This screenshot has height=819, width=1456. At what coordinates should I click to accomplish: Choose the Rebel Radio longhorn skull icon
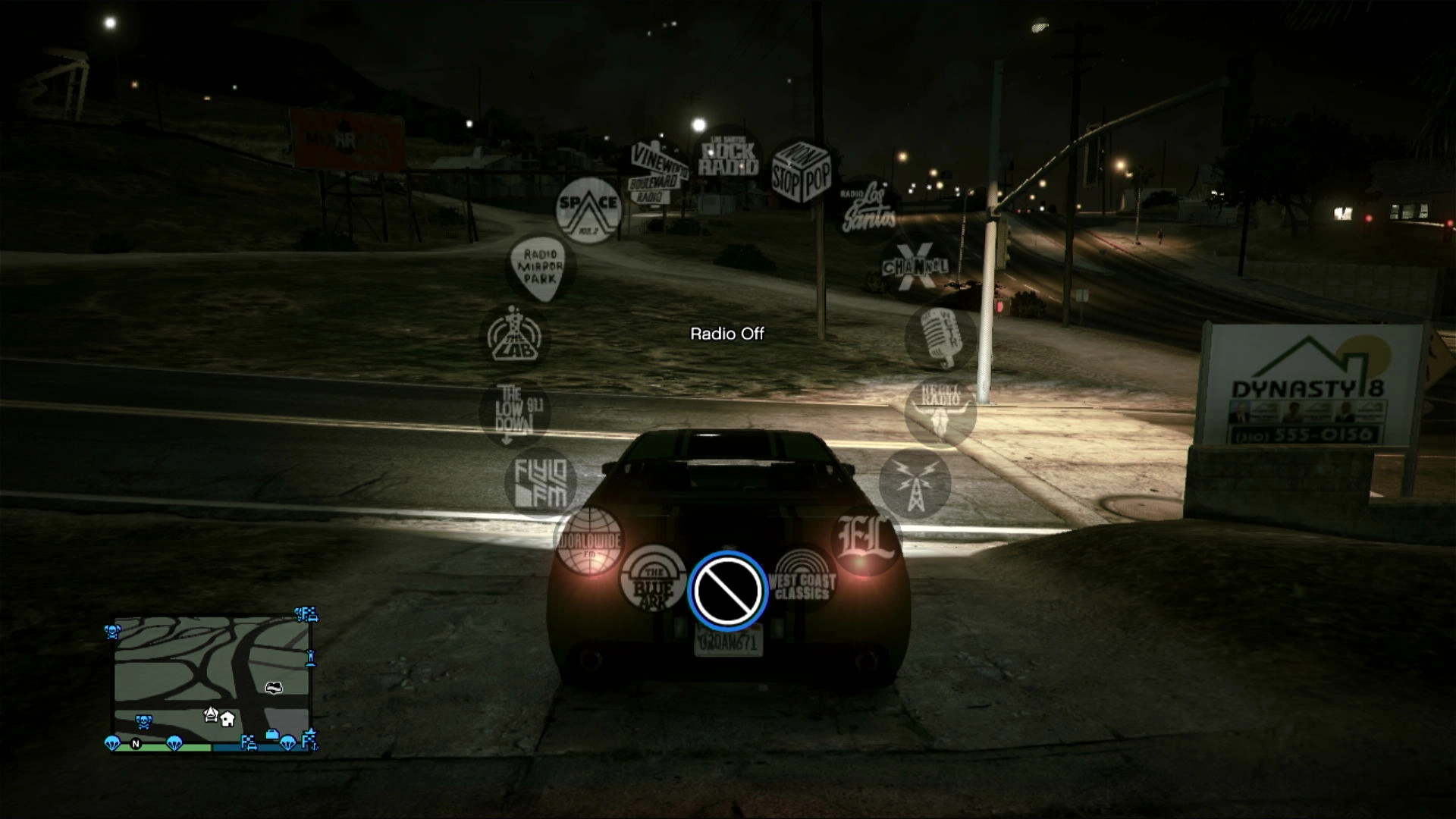940,413
